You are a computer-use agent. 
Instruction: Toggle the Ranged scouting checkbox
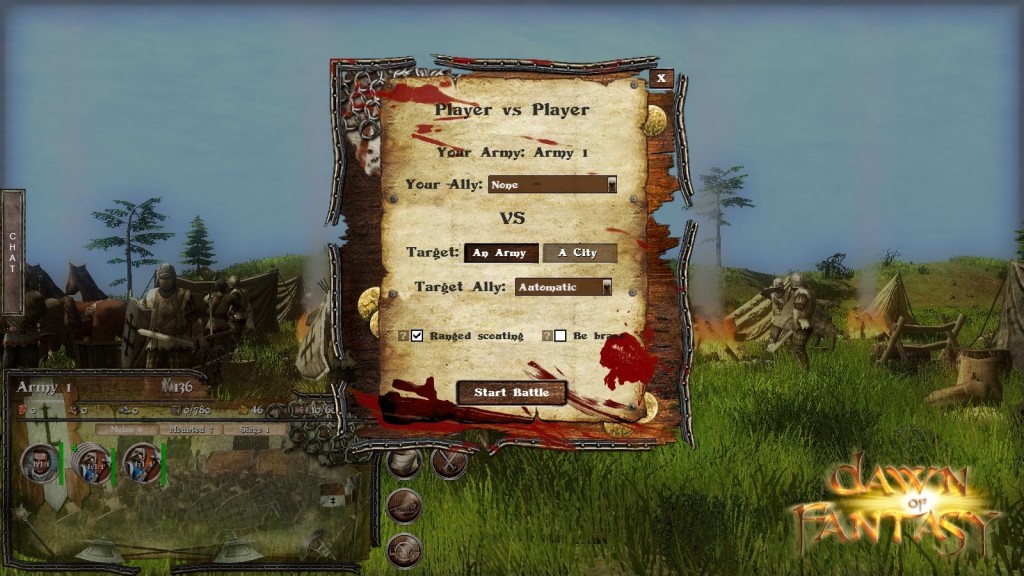tap(417, 336)
